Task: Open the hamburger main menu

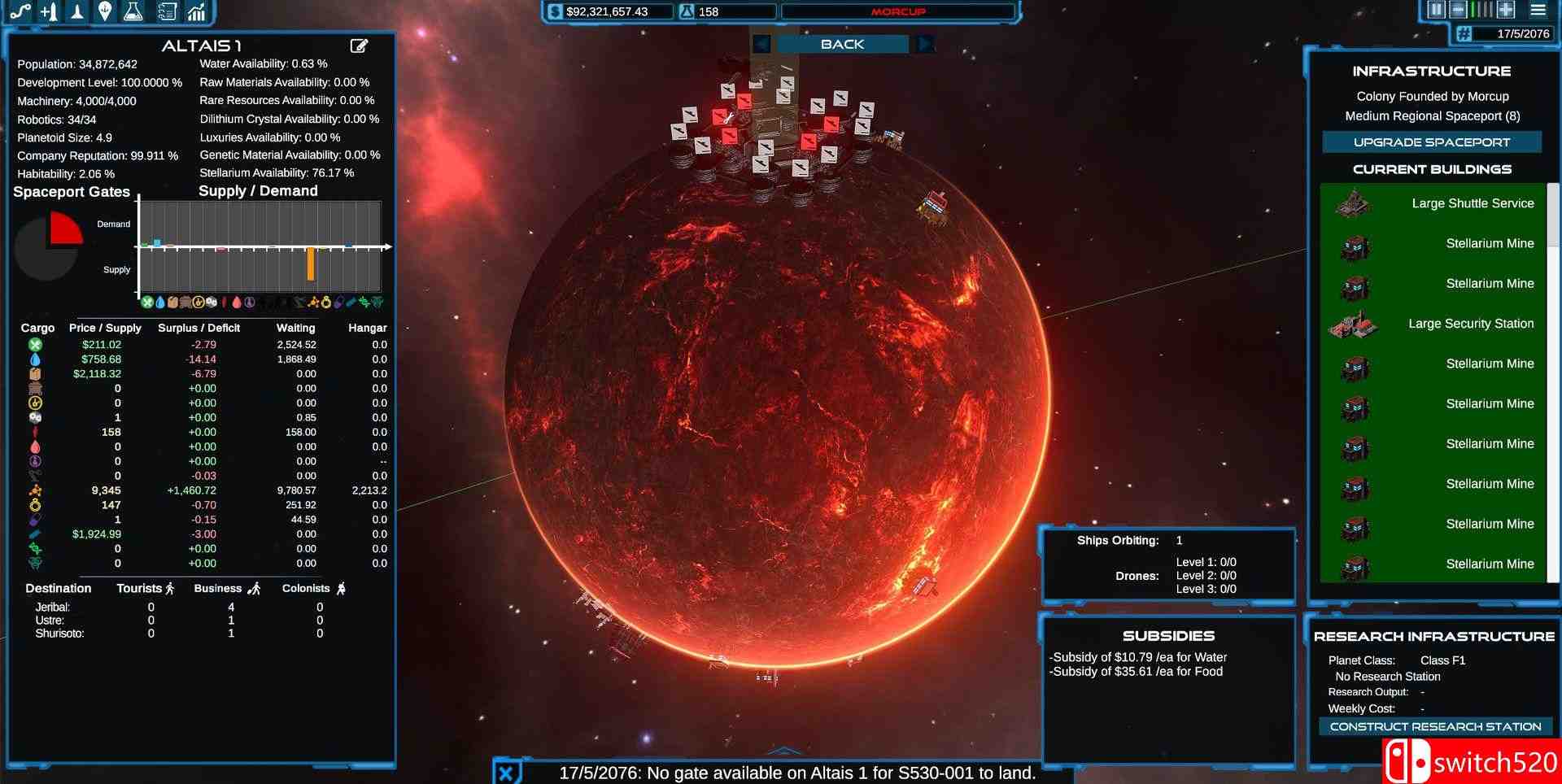Action: point(1538,10)
